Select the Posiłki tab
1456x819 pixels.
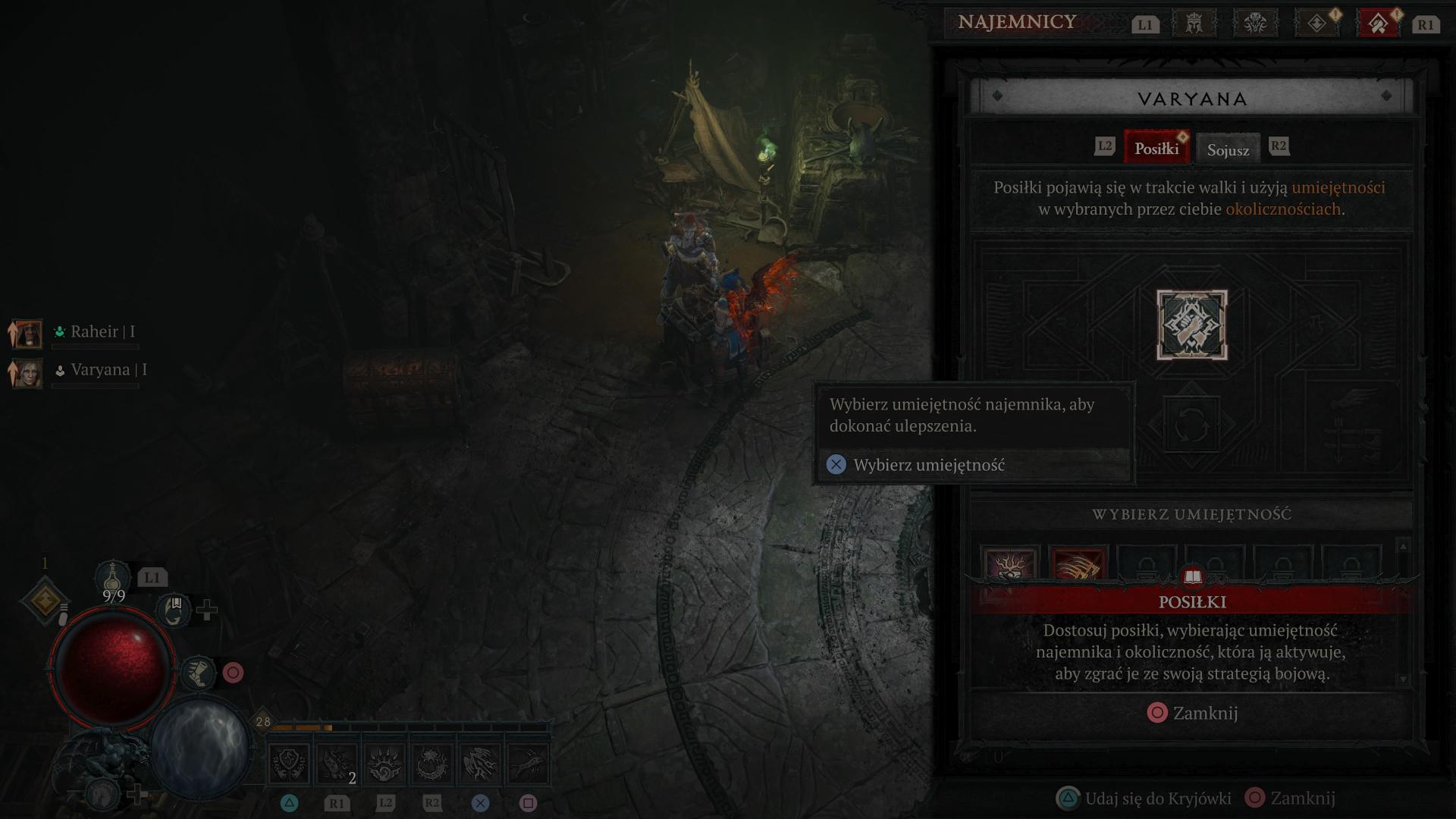click(1156, 148)
